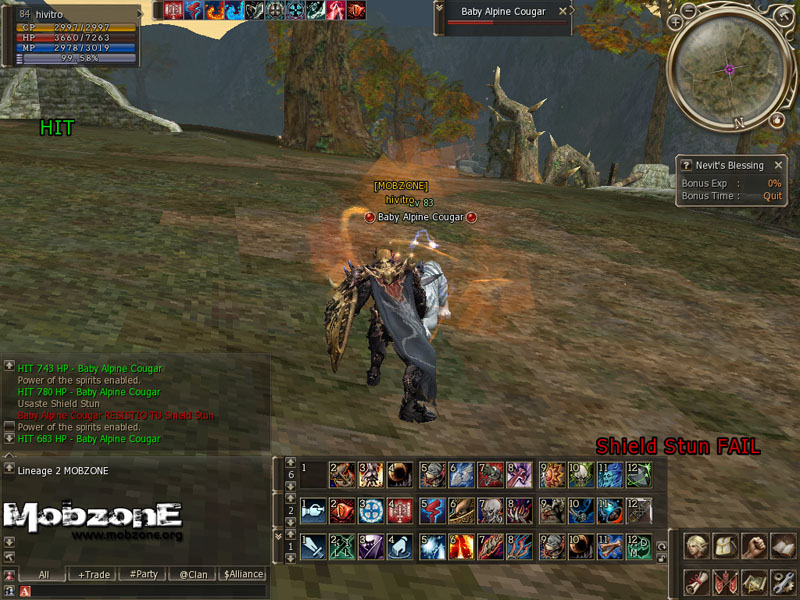Show the All chat tab
Viewport: 800px width, 600px height.
[x=44, y=574]
